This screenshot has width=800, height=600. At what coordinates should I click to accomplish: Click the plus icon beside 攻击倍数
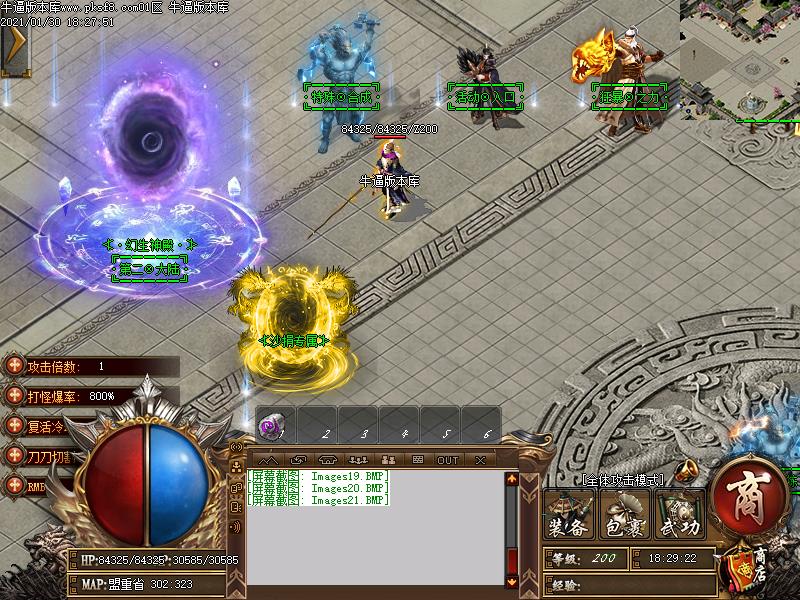pyautogui.click(x=14, y=366)
